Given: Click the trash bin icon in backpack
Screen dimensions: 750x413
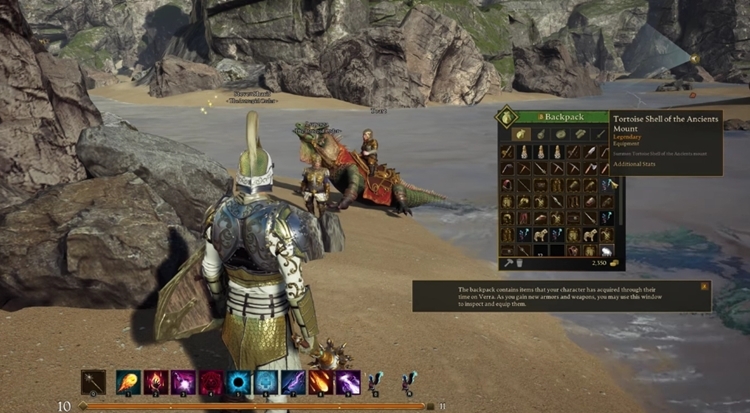Looking at the screenshot, I should tap(519, 262).
